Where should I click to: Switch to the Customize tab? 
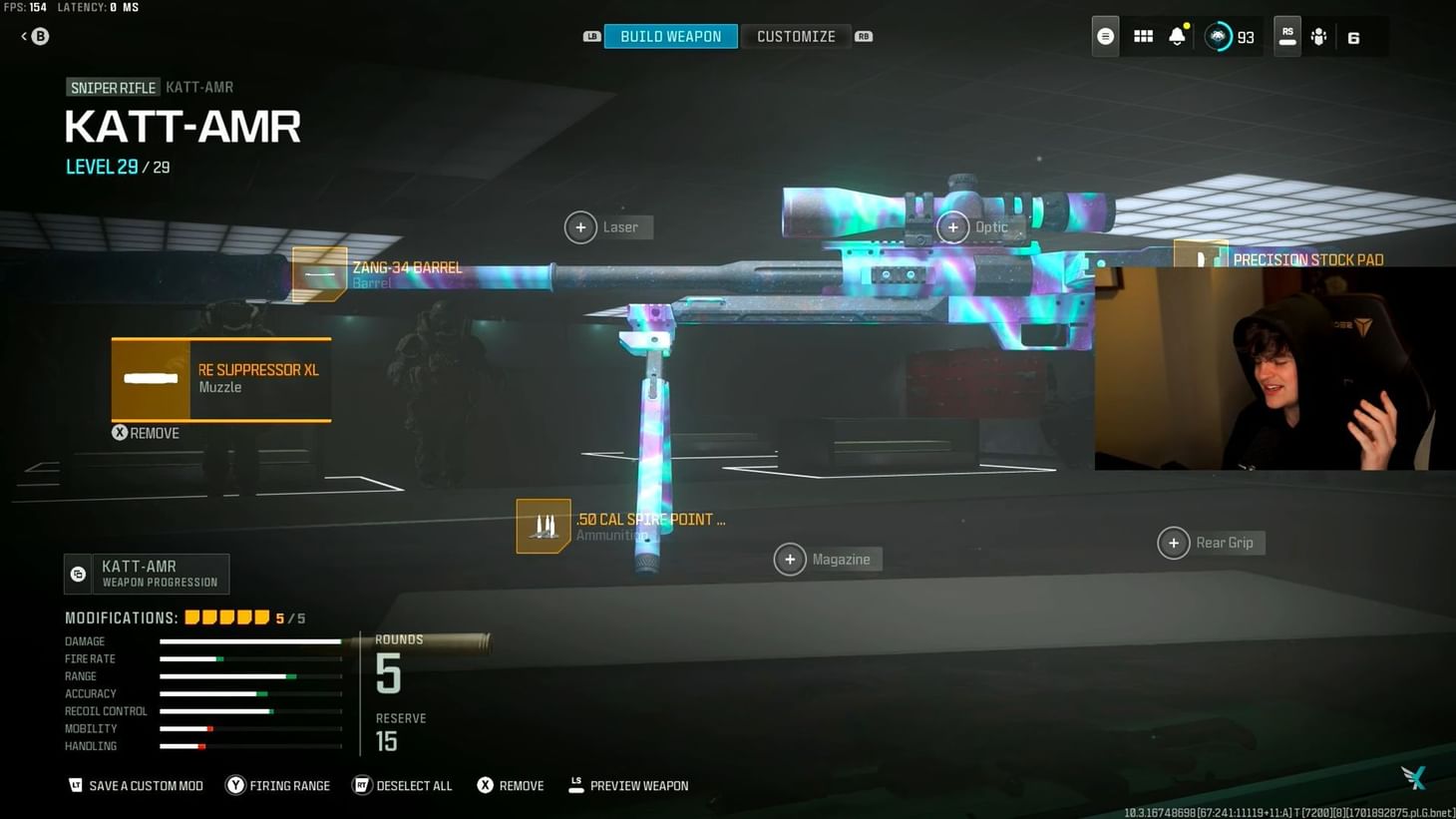pos(796,36)
